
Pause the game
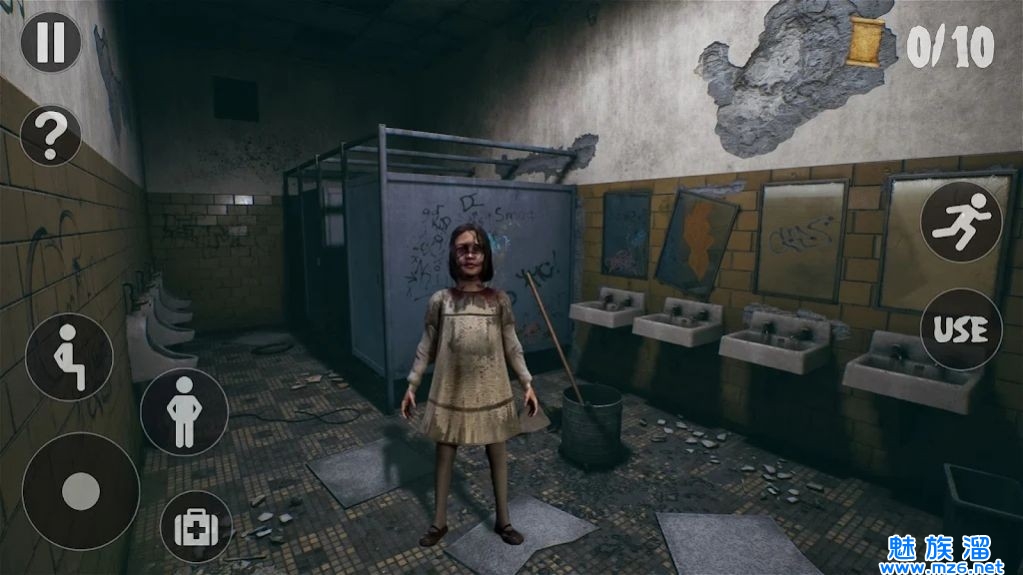pyautogui.click(x=51, y=42)
